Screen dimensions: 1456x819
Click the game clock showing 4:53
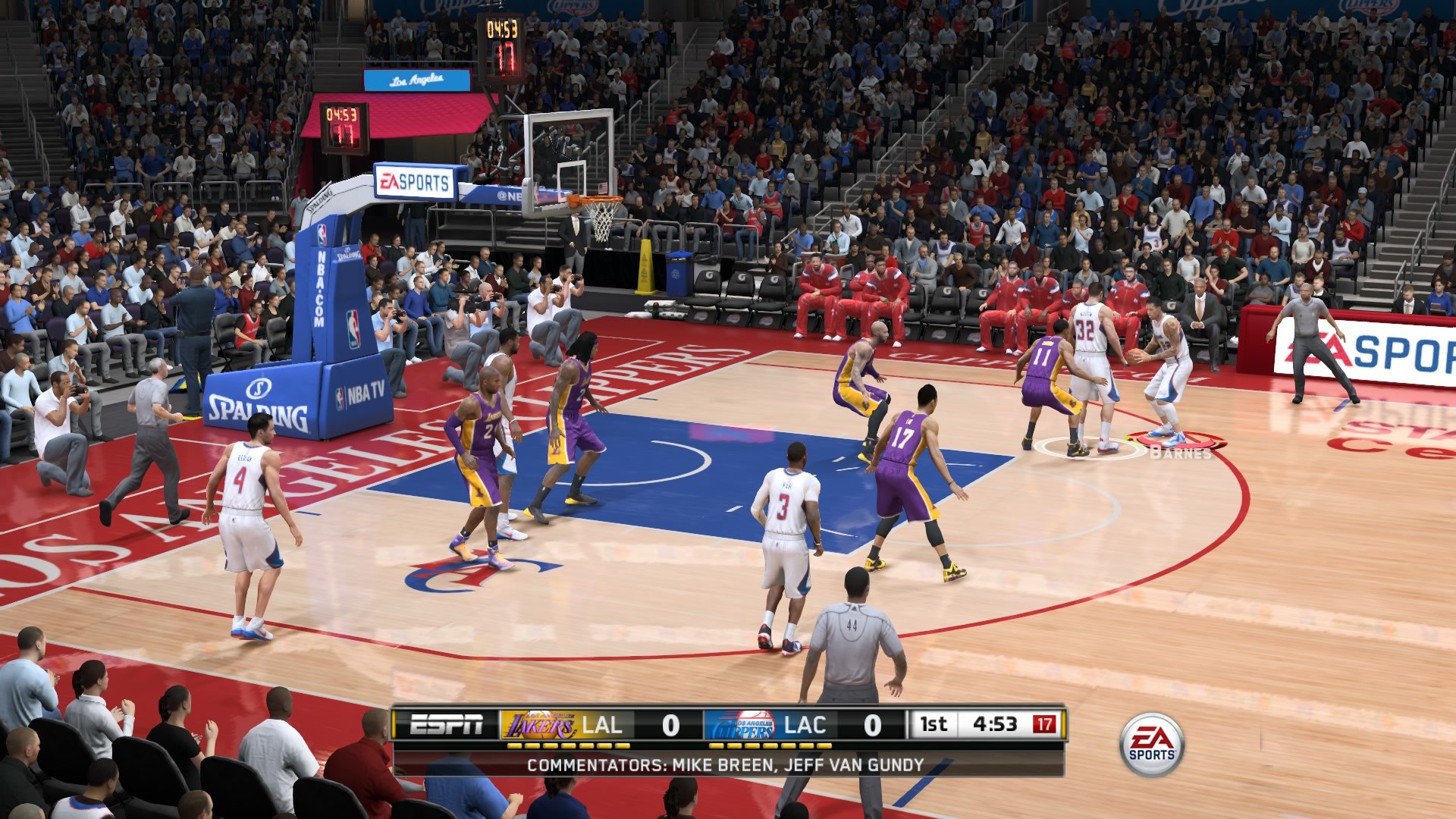[x=993, y=724]
